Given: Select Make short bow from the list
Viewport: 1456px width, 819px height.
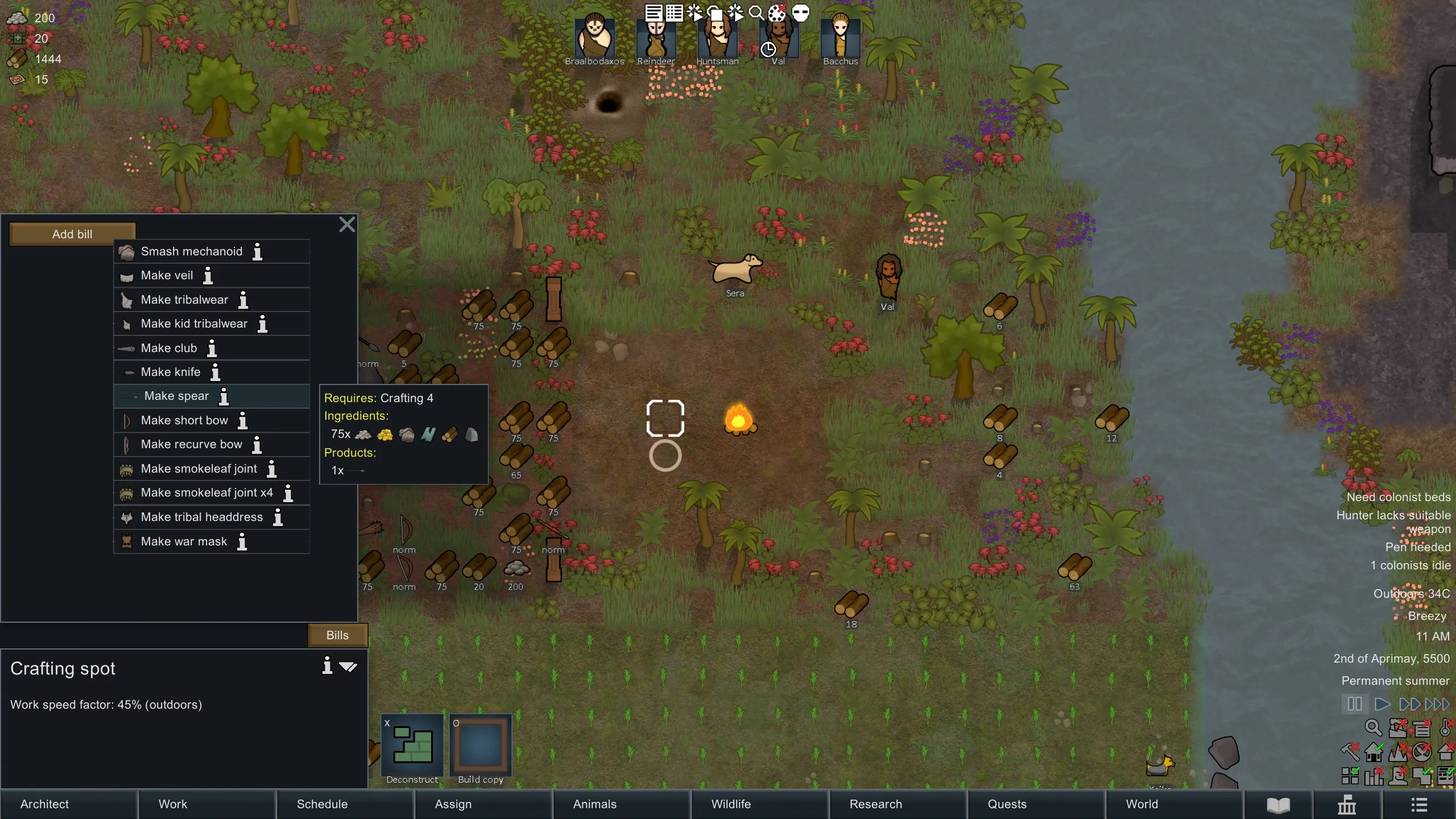Looking at the screenshot, I should (x=184, y=421).
